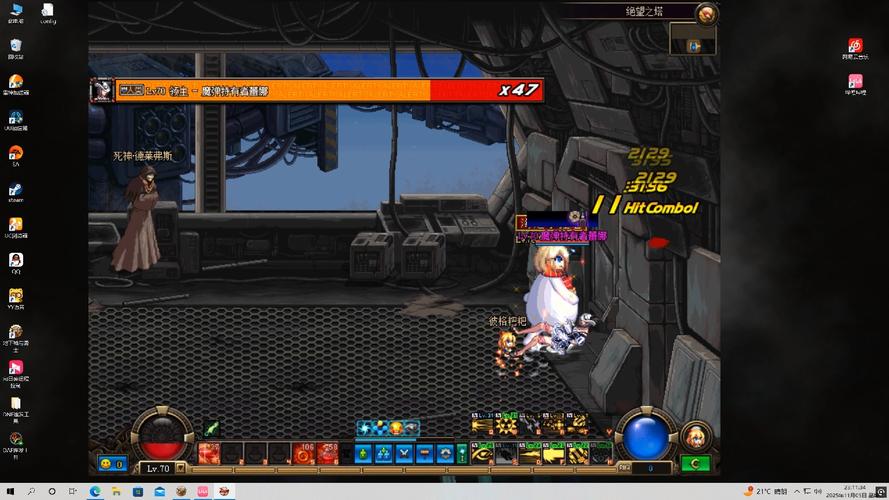Image resolution: width=889 pixels, height=500 pixels.
Task: Select the green sword buff icon
Action: pyautogui.click(x=212, y=429)
